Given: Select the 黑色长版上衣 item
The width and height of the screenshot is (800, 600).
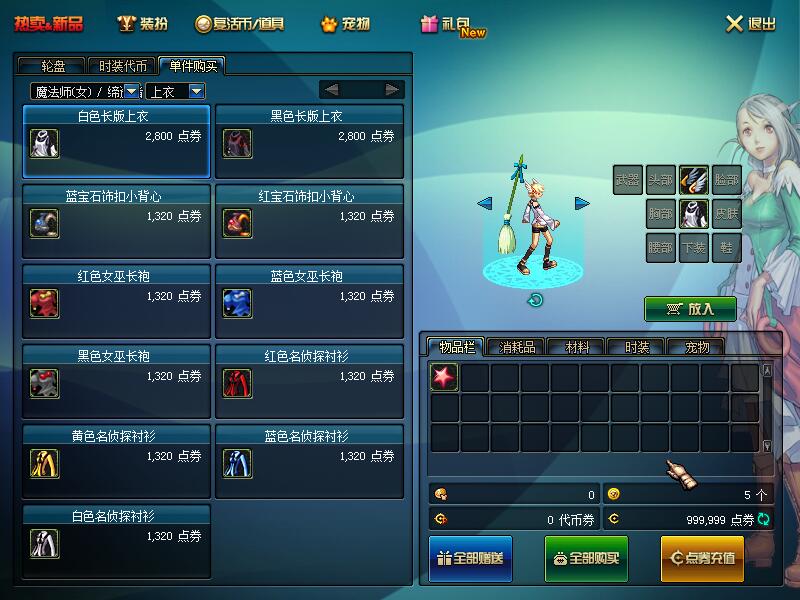Looking at the screenshot, I should (309, 141).
